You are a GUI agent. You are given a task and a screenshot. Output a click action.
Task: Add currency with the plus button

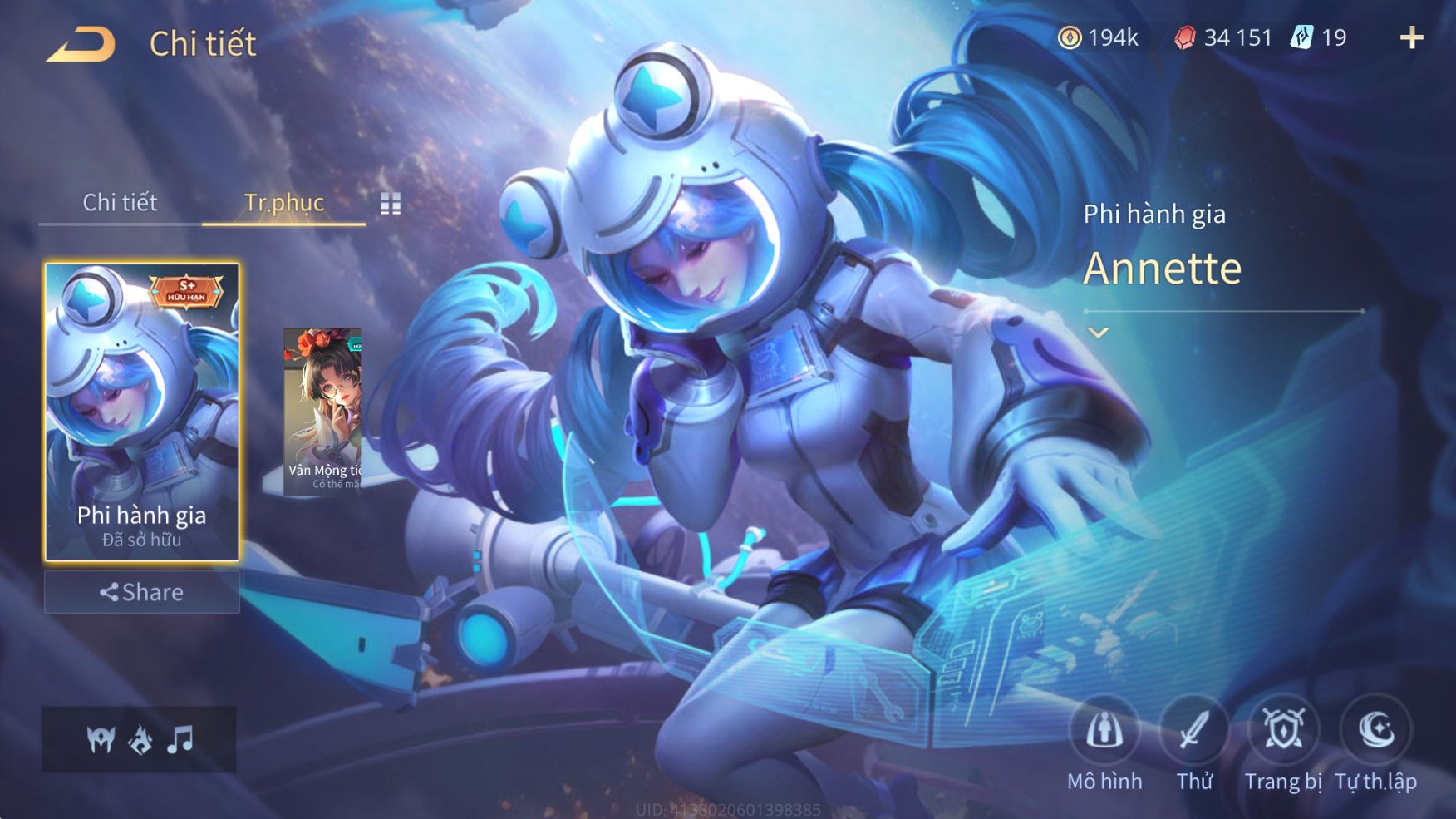point(1411,37)
